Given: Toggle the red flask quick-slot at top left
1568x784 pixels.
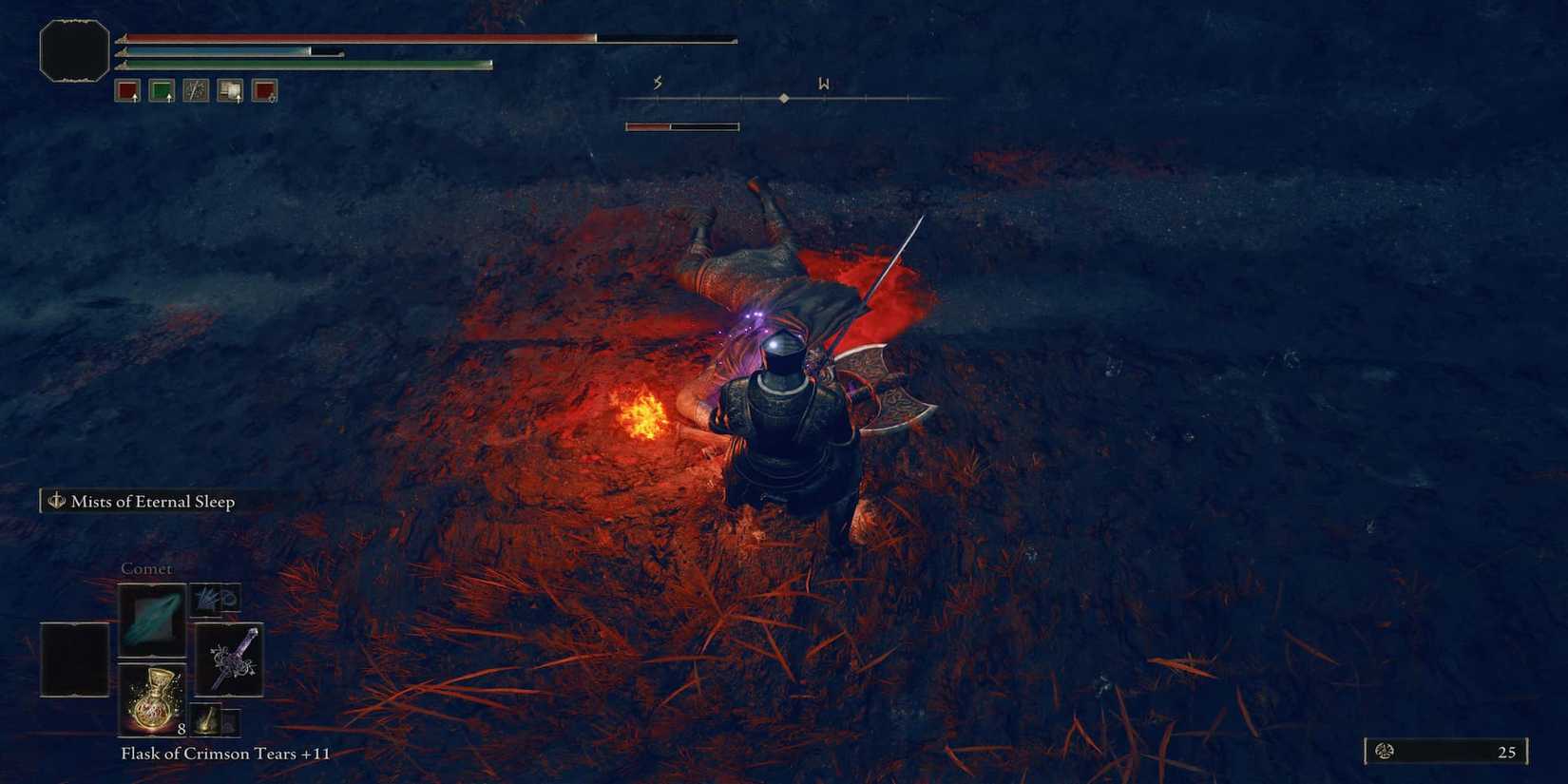Looking at the screenshot, I should [x=126, y=90].
